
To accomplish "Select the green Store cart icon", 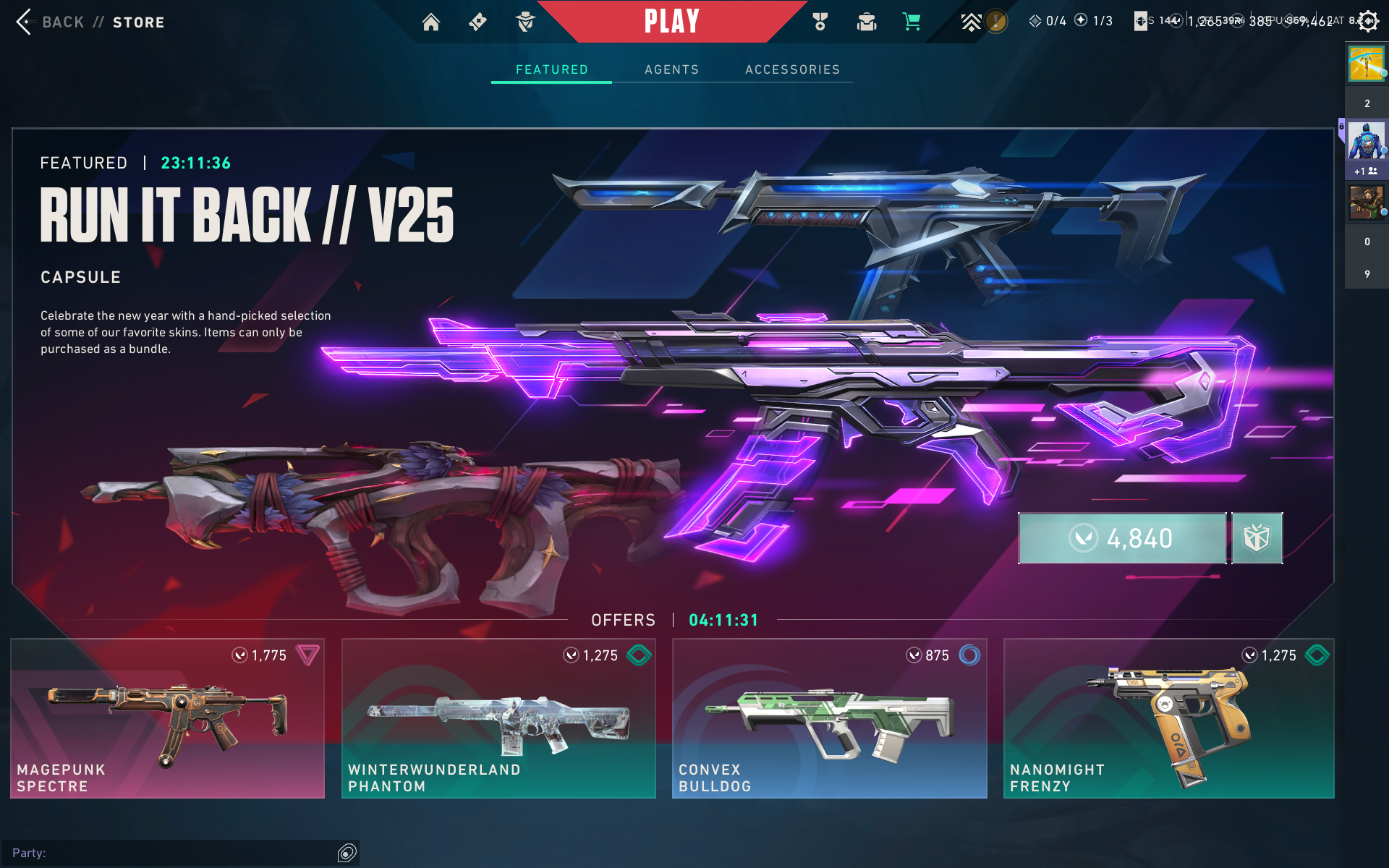I will (x=912, y=22).
